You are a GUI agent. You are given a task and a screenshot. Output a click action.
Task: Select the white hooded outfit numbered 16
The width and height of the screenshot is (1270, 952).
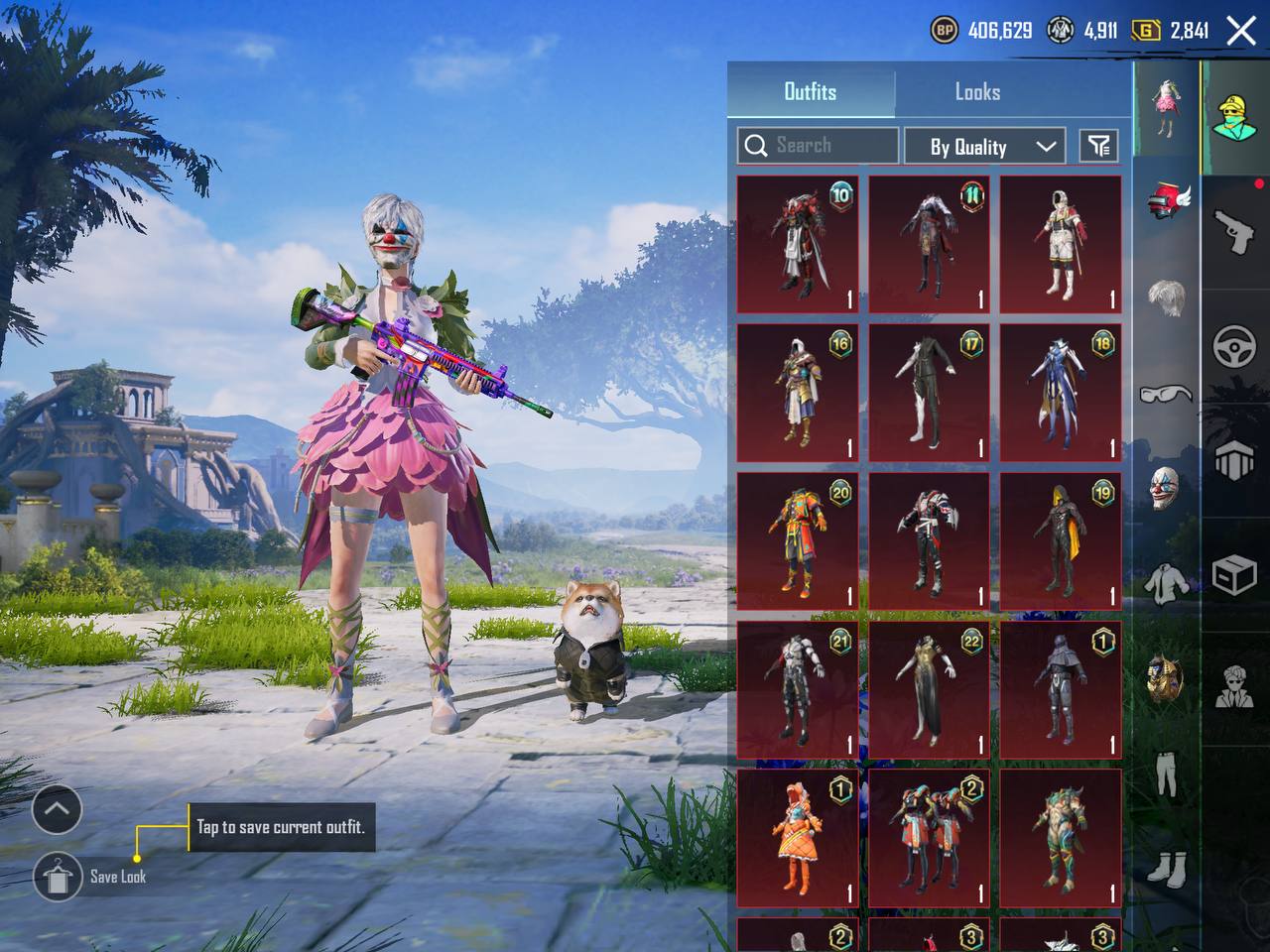click(x=797, y=393)
